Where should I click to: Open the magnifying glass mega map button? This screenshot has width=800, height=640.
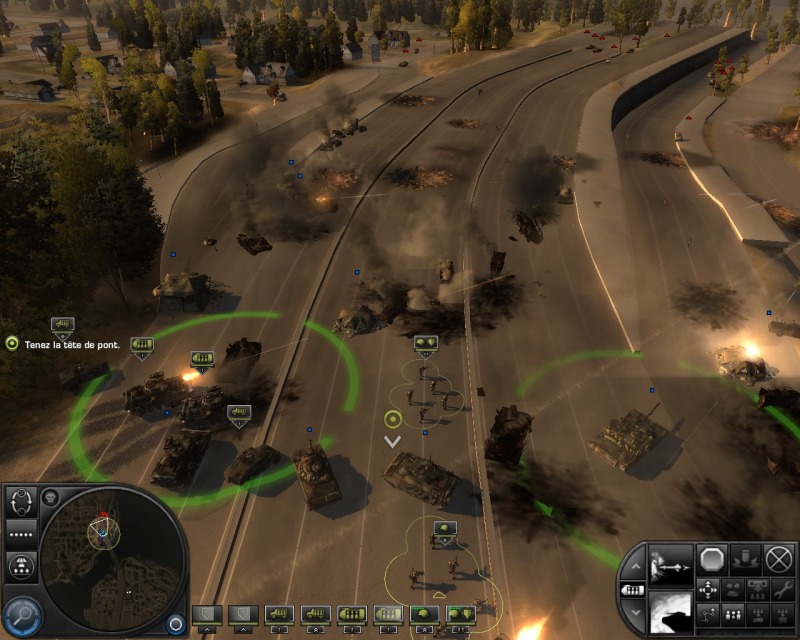pyautogui.click(x=20, y=614)
